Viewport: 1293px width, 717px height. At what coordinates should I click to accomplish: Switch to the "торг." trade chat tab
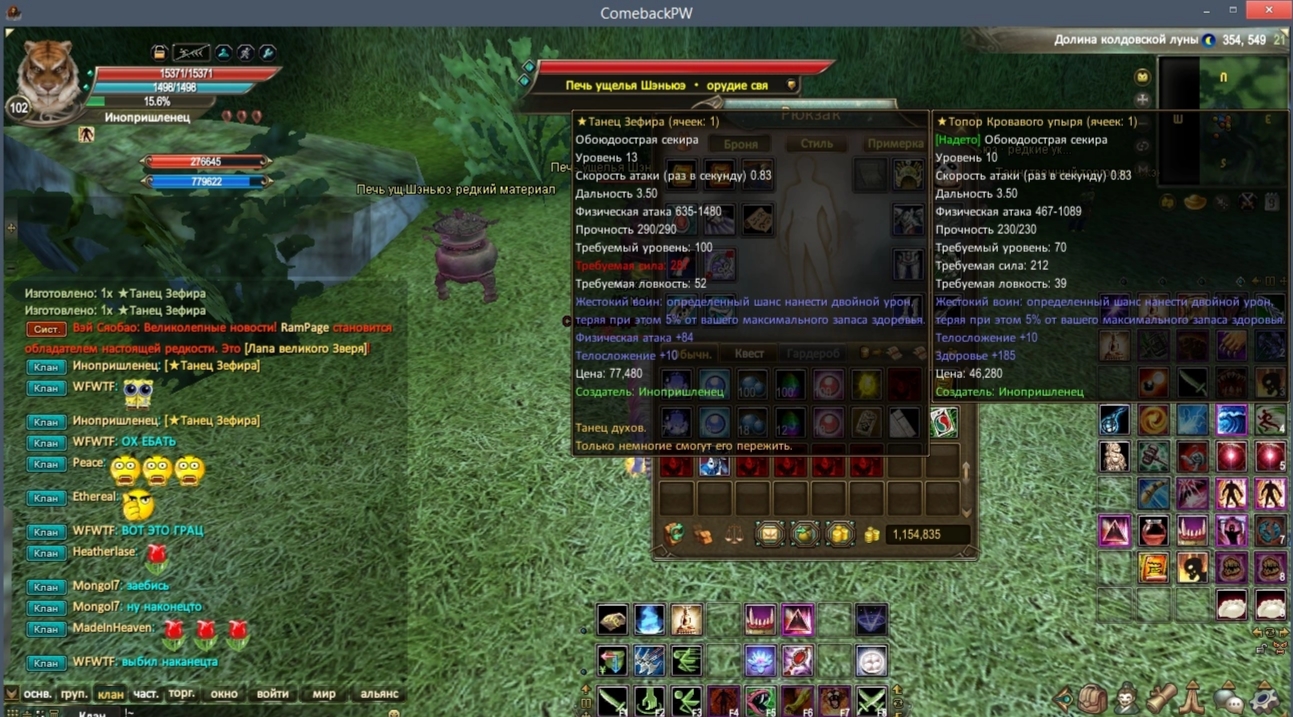point(182,693)
